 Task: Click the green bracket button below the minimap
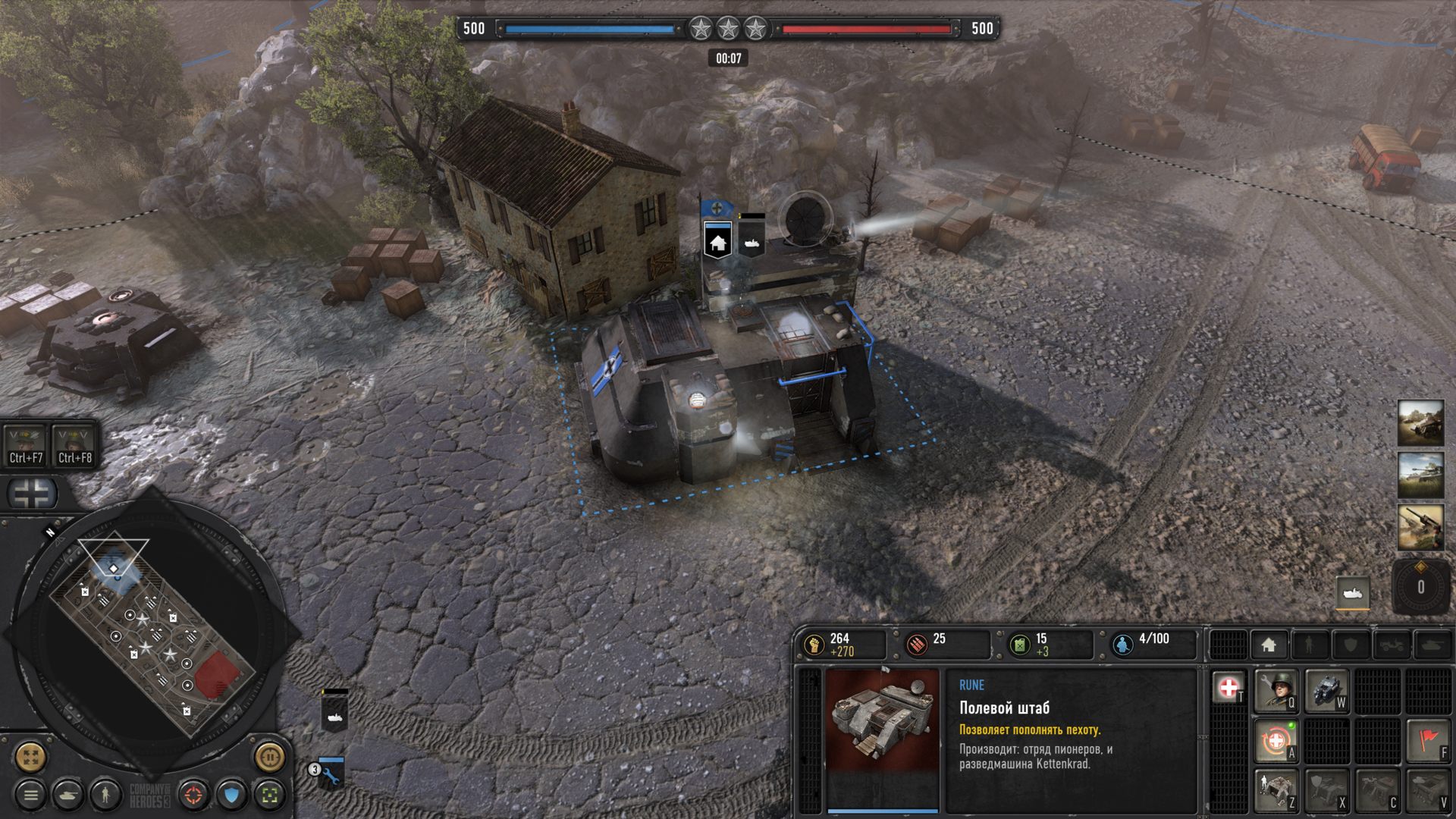click(268, 795)
